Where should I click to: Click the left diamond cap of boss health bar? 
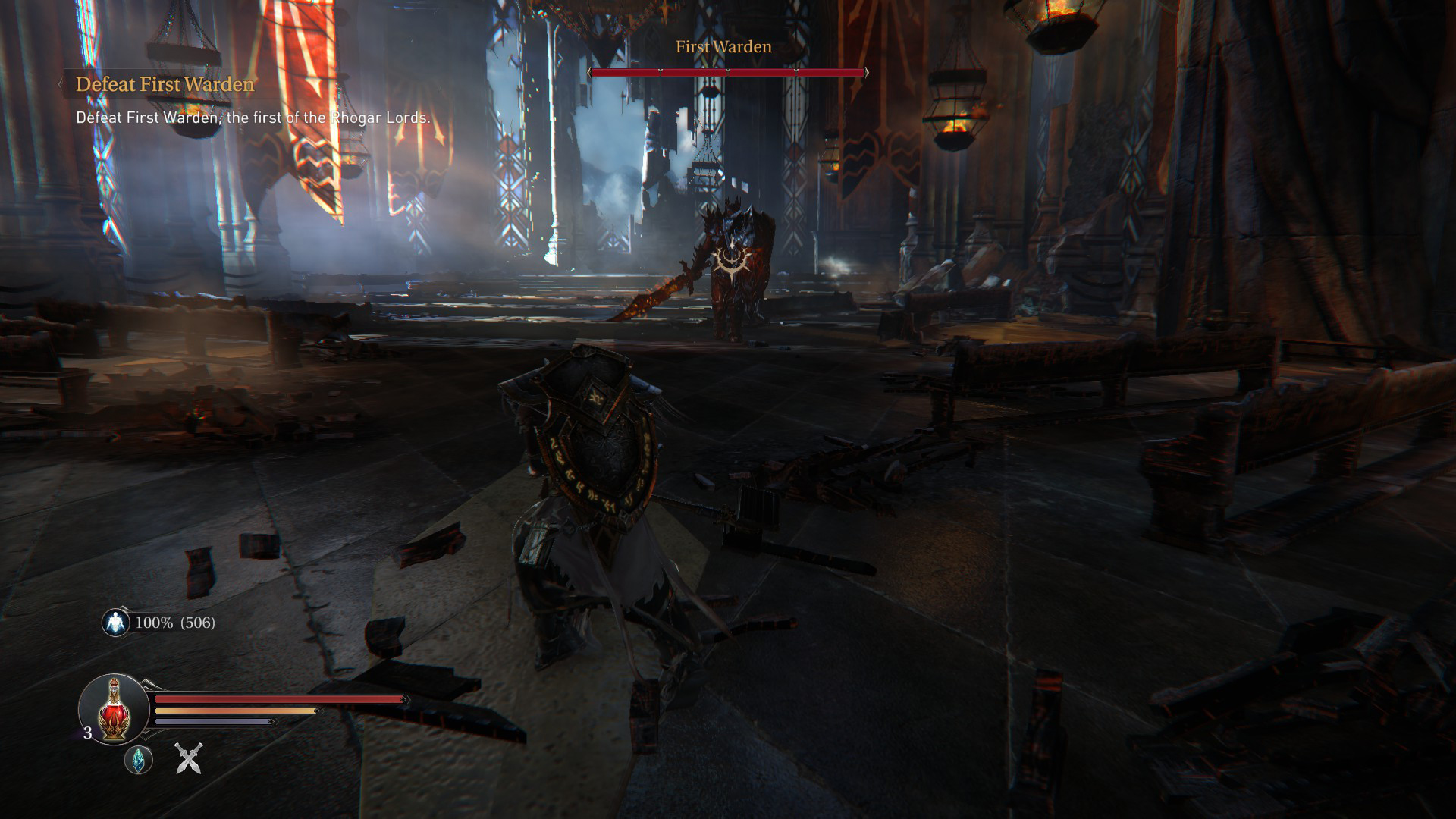[591, 74]
